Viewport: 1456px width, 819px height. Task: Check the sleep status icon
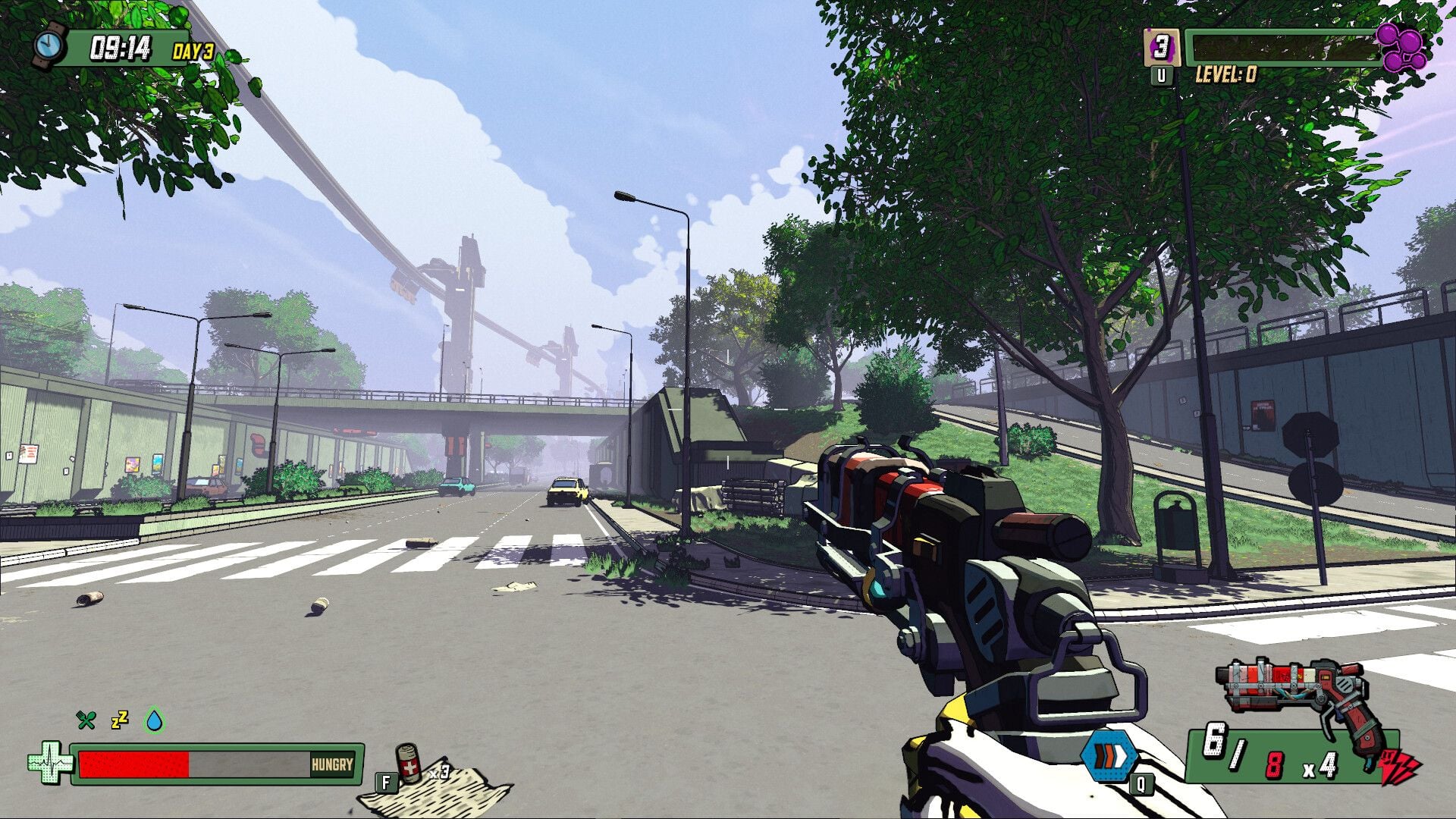click(119, 720)
